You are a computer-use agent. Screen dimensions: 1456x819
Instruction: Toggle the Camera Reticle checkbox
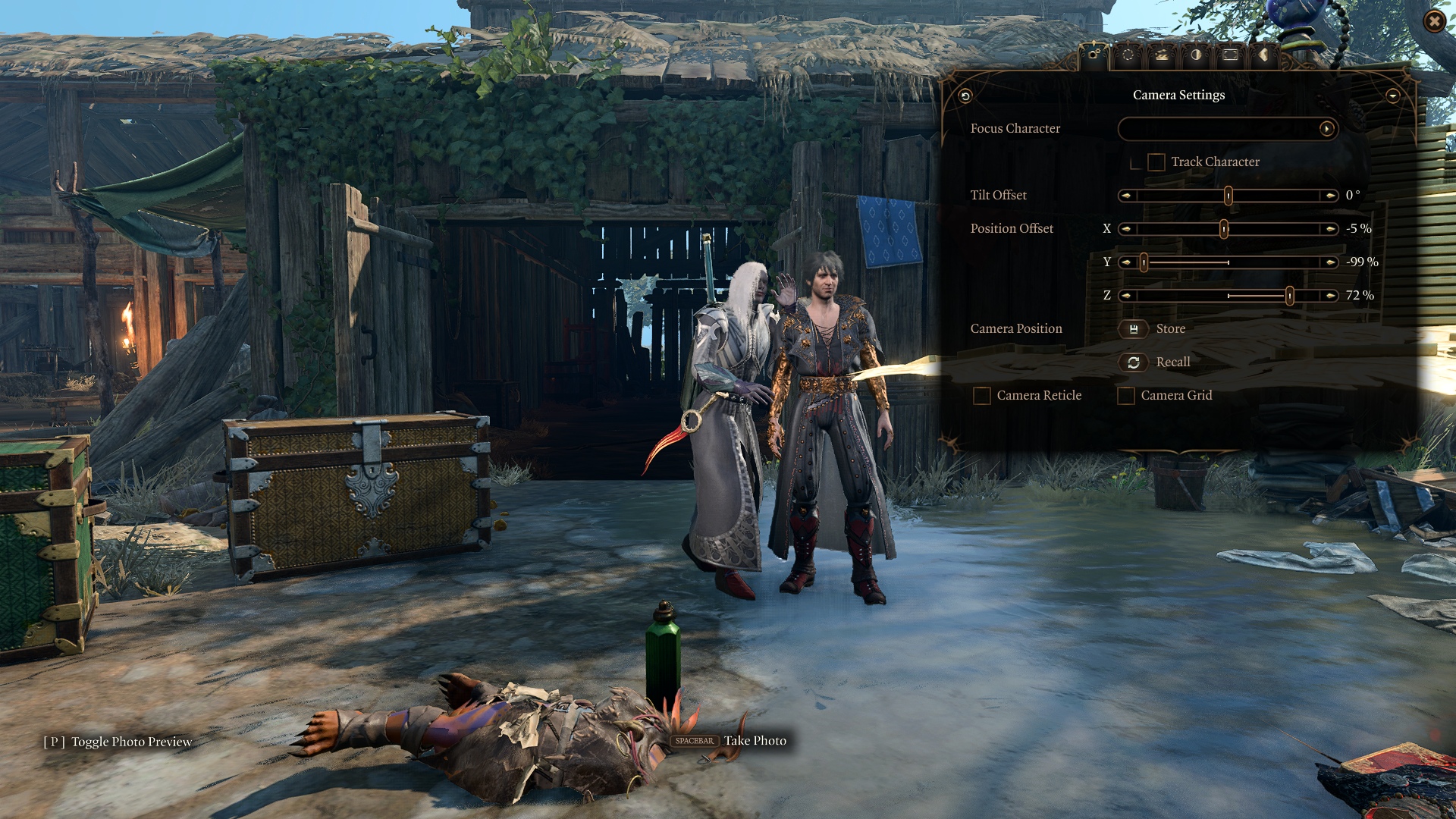(982, 396)
